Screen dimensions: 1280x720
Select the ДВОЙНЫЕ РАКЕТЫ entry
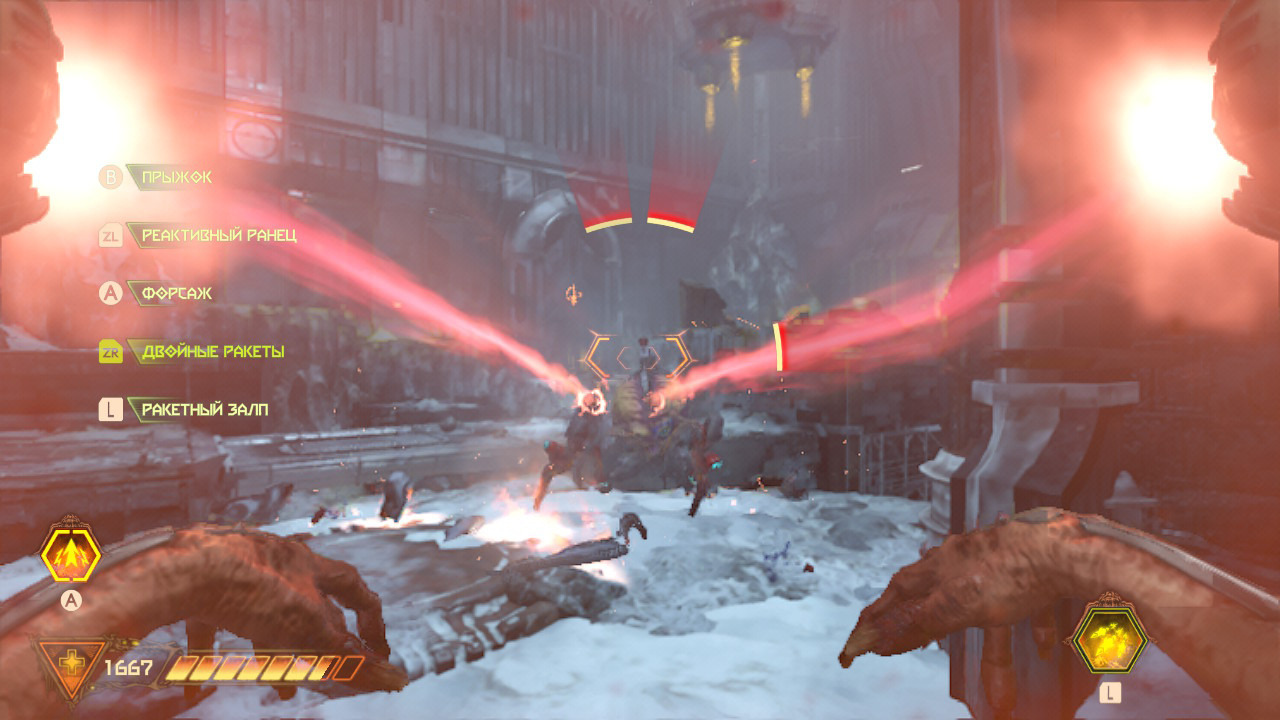(x=212, y=352)
